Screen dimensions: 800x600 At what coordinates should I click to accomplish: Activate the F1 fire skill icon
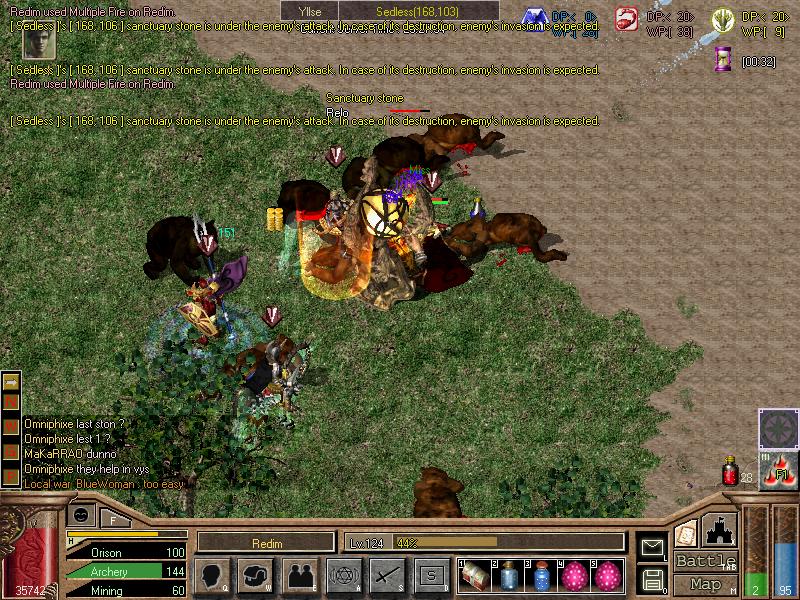click(777, 474)
